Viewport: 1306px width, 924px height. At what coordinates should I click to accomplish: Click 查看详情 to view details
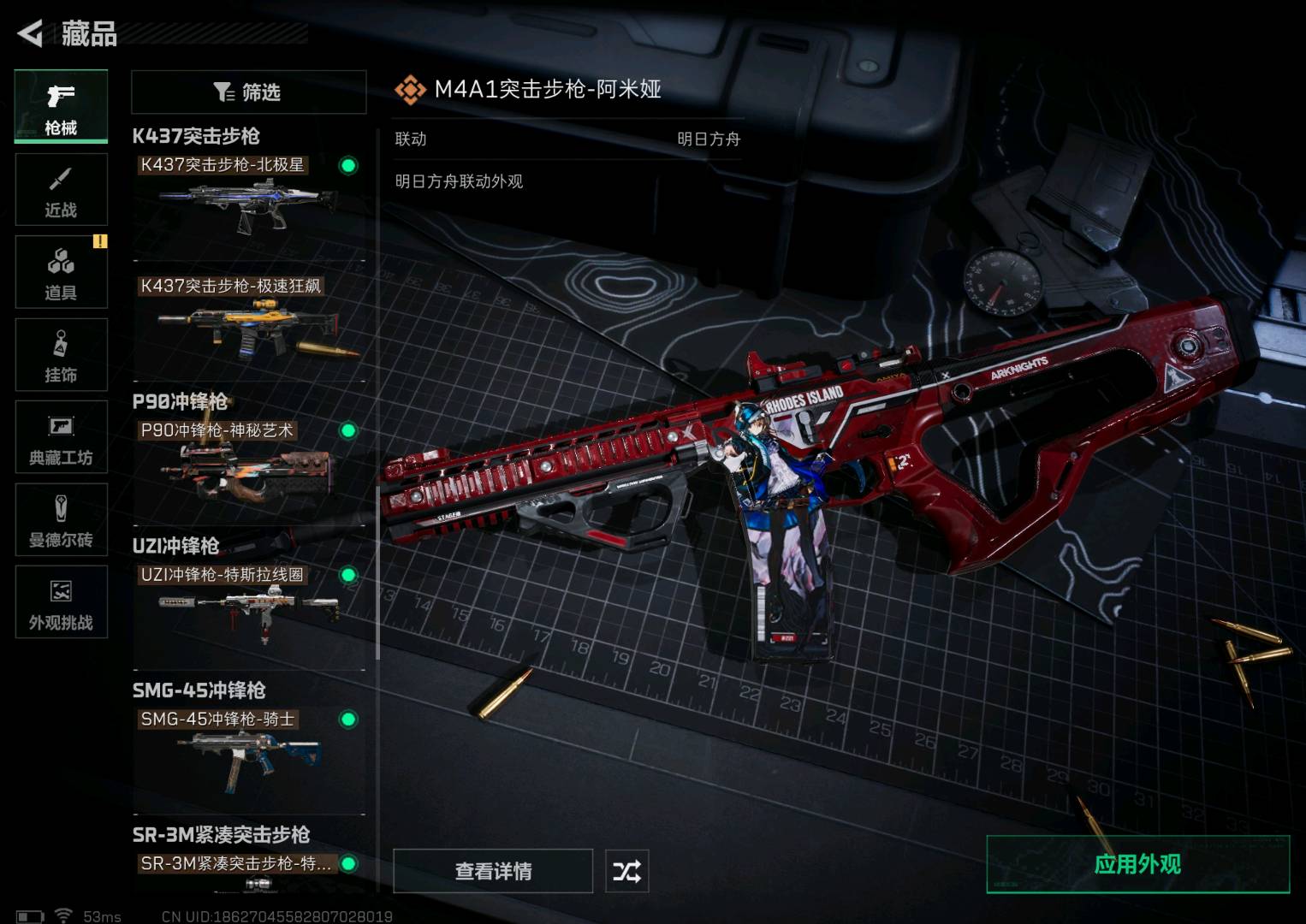pyautogui.click(x=493, y=871)
